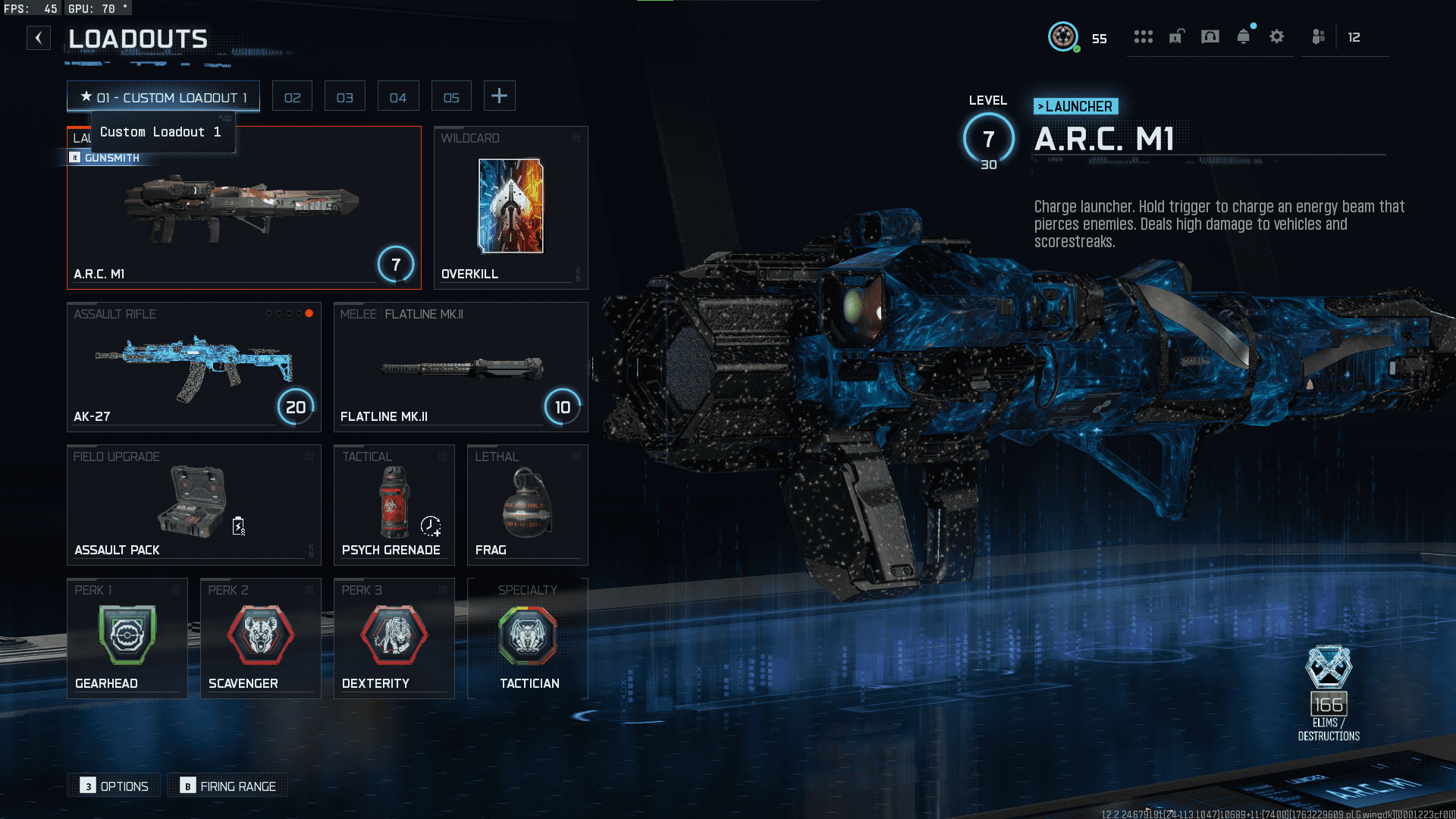Open settings via the gear icon

[x=1276, y=36]
